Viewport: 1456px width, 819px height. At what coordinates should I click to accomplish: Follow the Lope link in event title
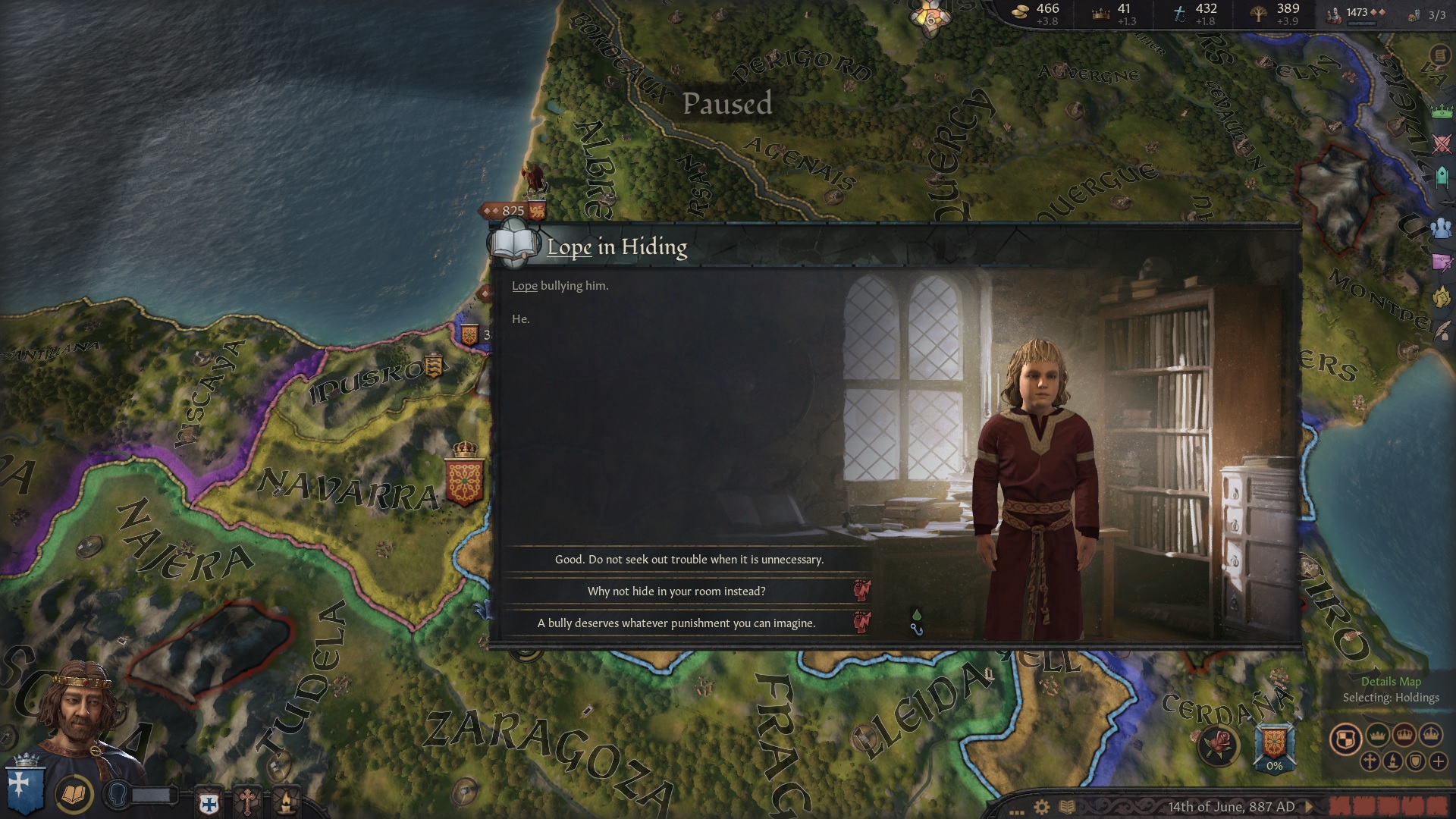point(569,247)
